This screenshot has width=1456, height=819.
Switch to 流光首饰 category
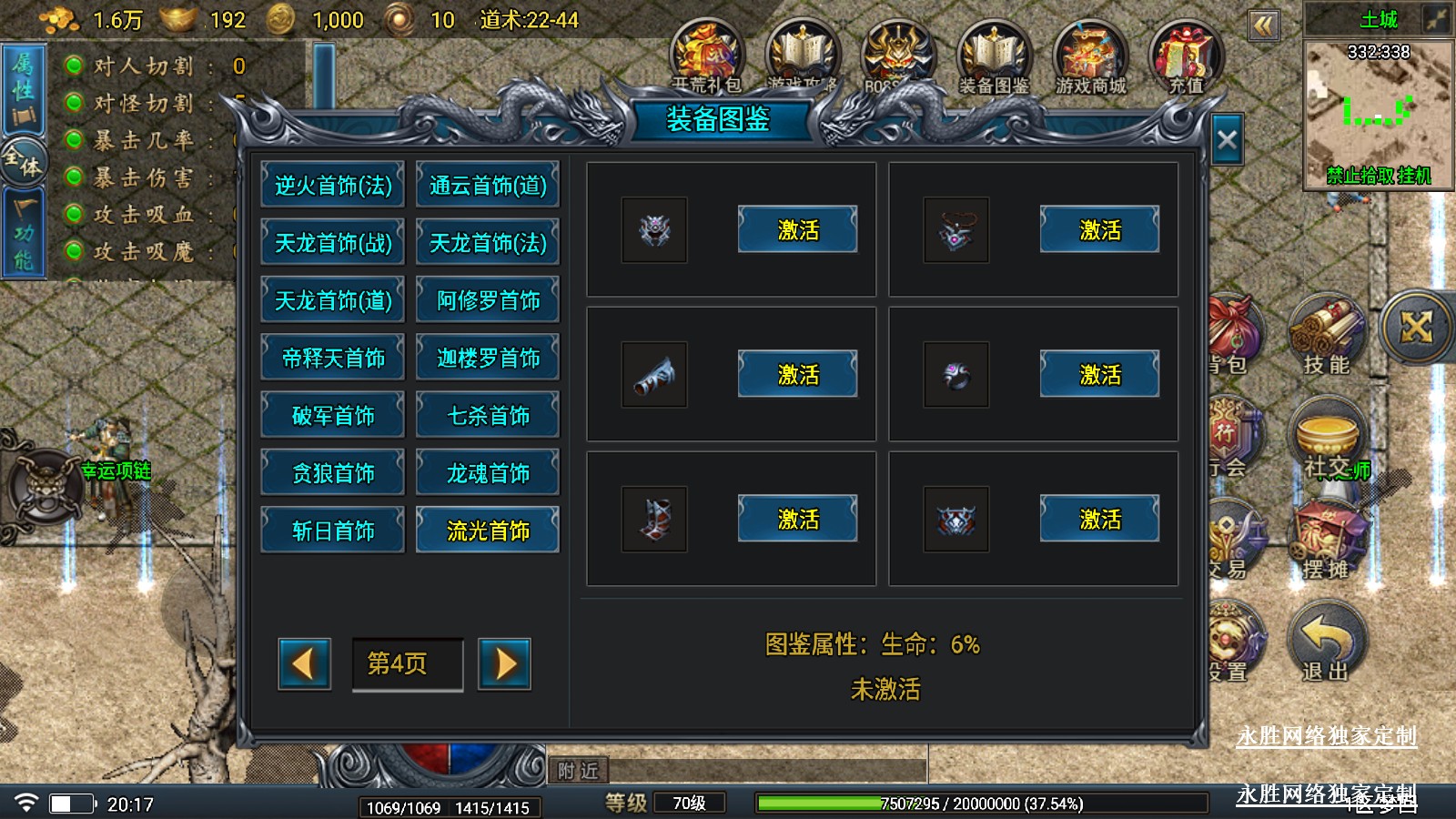(x=488, y=531)
